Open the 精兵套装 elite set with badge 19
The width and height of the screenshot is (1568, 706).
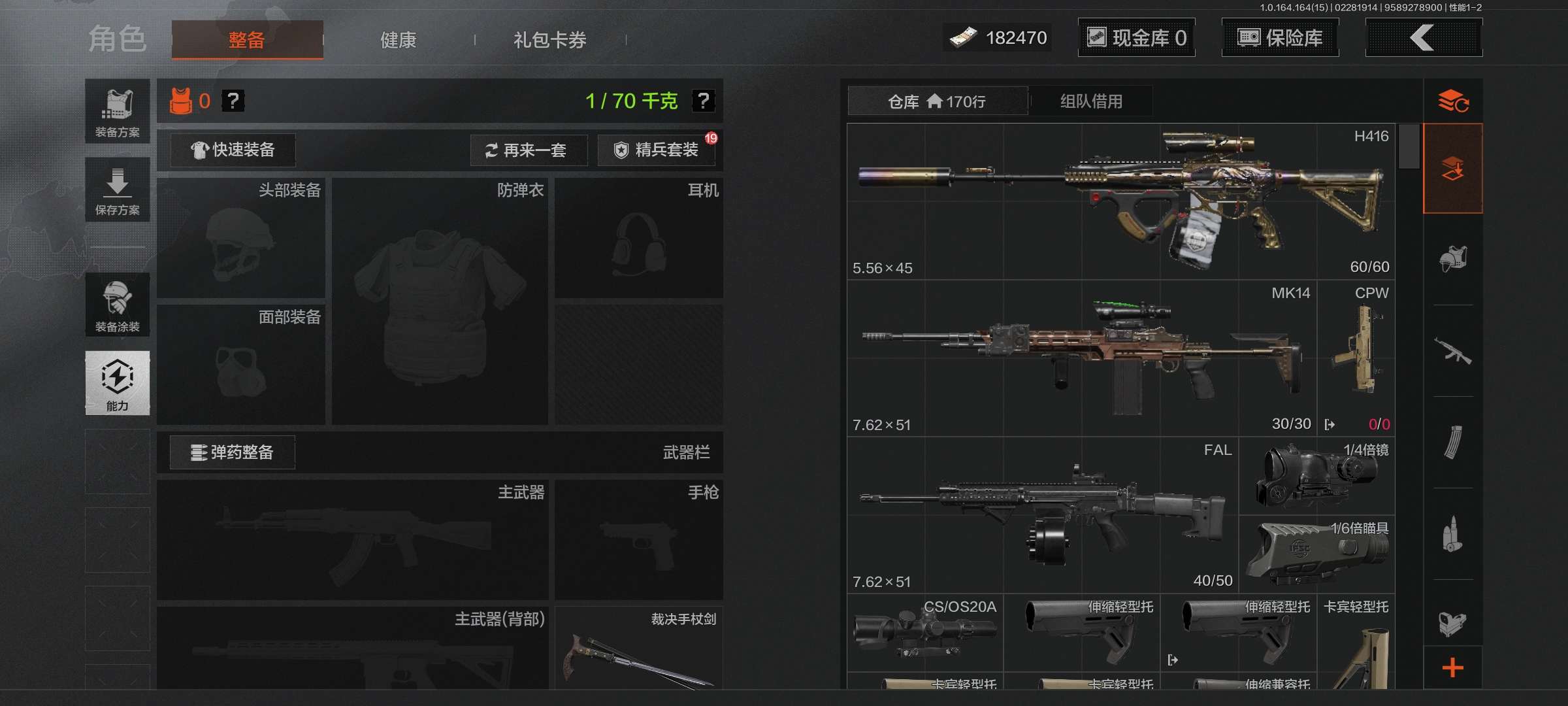tap(655, 150)
